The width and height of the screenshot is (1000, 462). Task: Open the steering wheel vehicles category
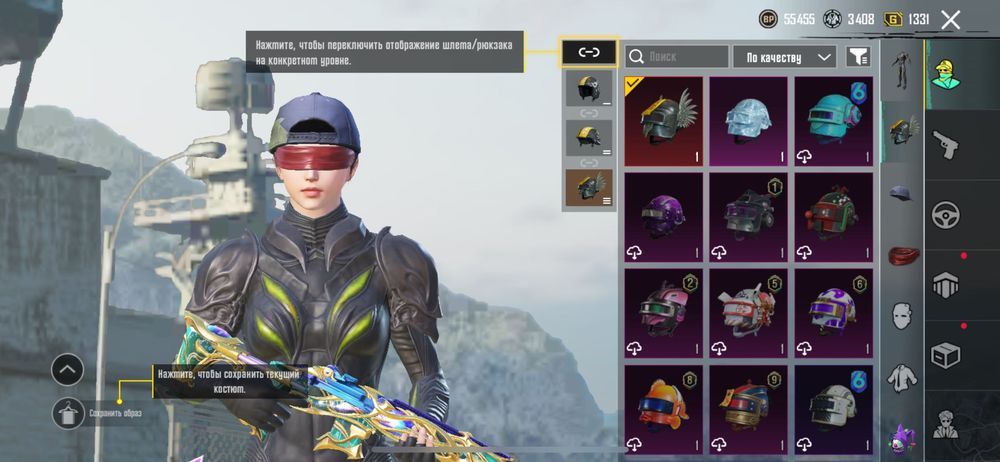[946, 215]
